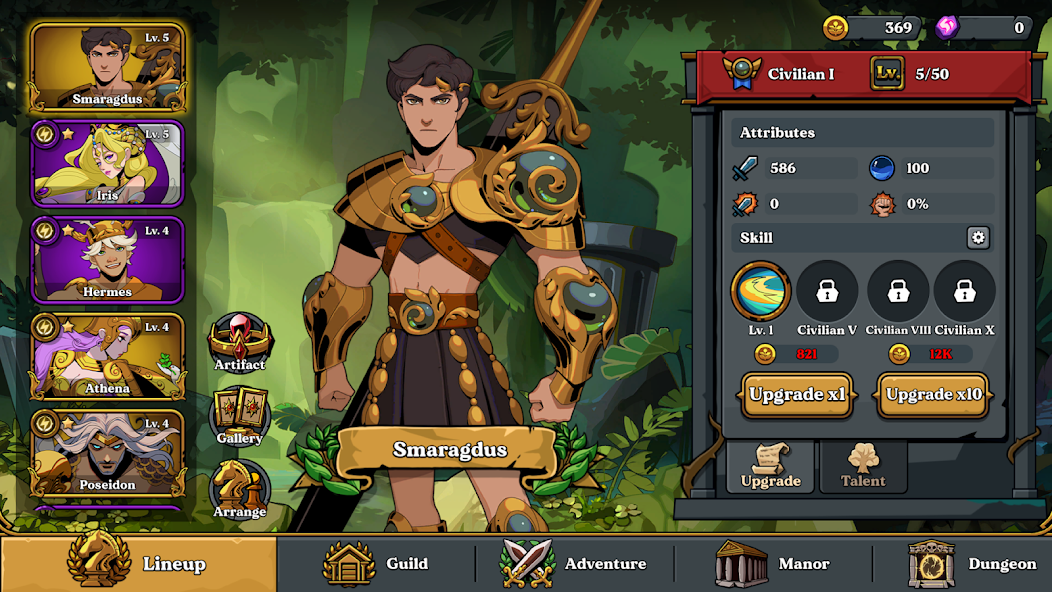Upgrade hero ten times with Upgrade x10
The height and width of the screenshot is (592, 1052).
pos(934,394)
